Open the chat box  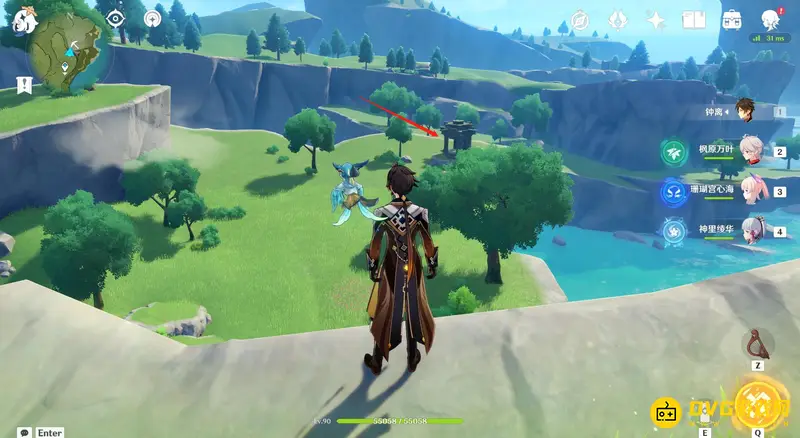[x=24, y=432]
